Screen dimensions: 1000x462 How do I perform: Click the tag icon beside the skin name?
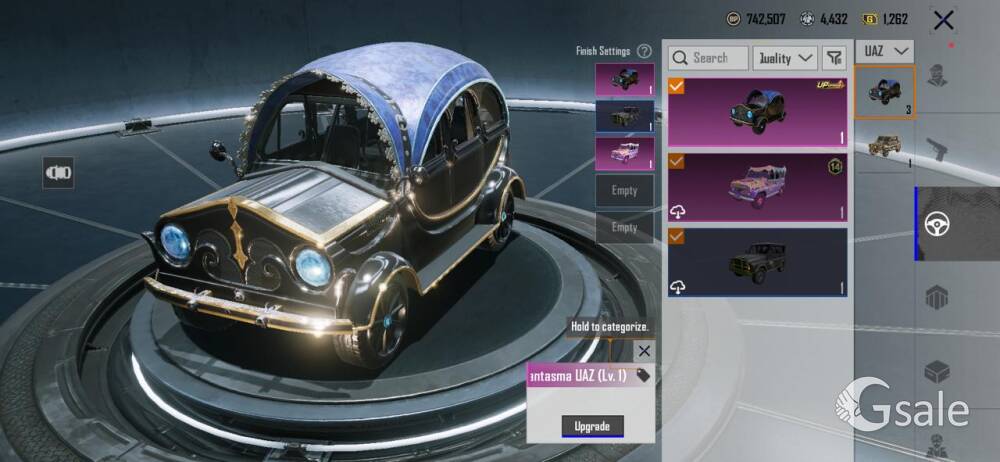point(643,375)
